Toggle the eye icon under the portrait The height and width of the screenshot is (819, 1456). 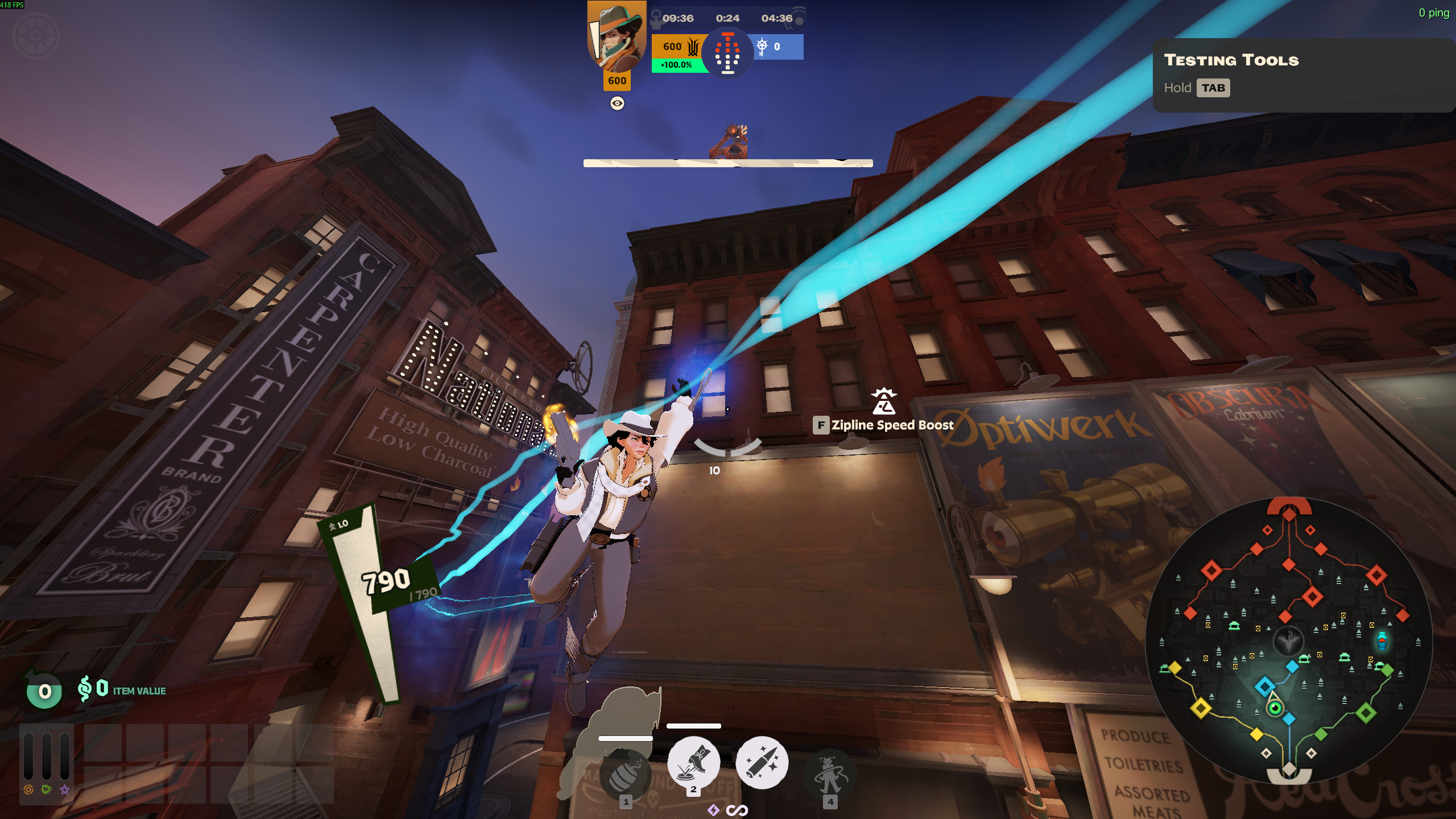[617, 104]
